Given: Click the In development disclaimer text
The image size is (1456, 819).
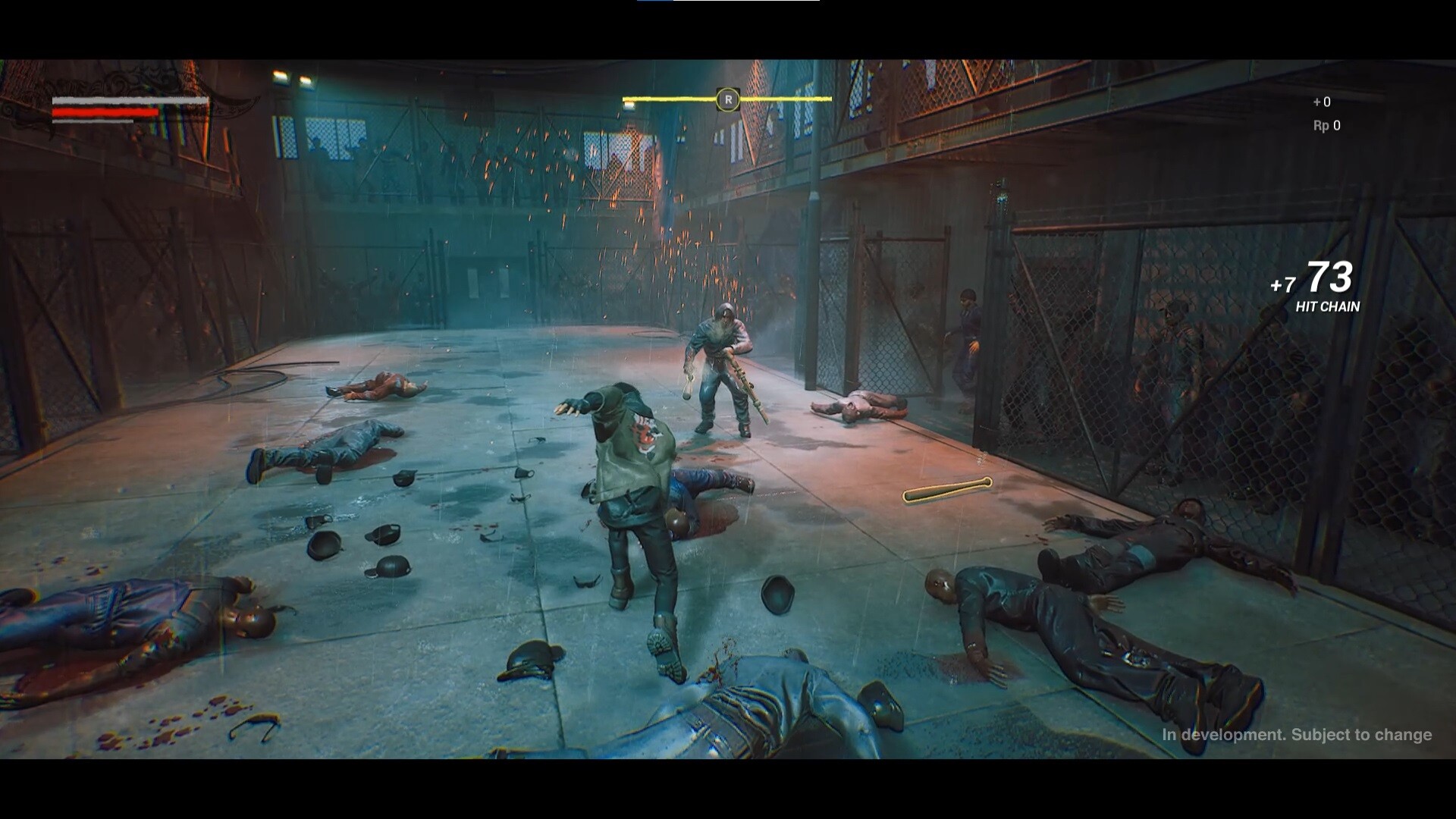Looking at the screenshot, I should pos(1224,734).
